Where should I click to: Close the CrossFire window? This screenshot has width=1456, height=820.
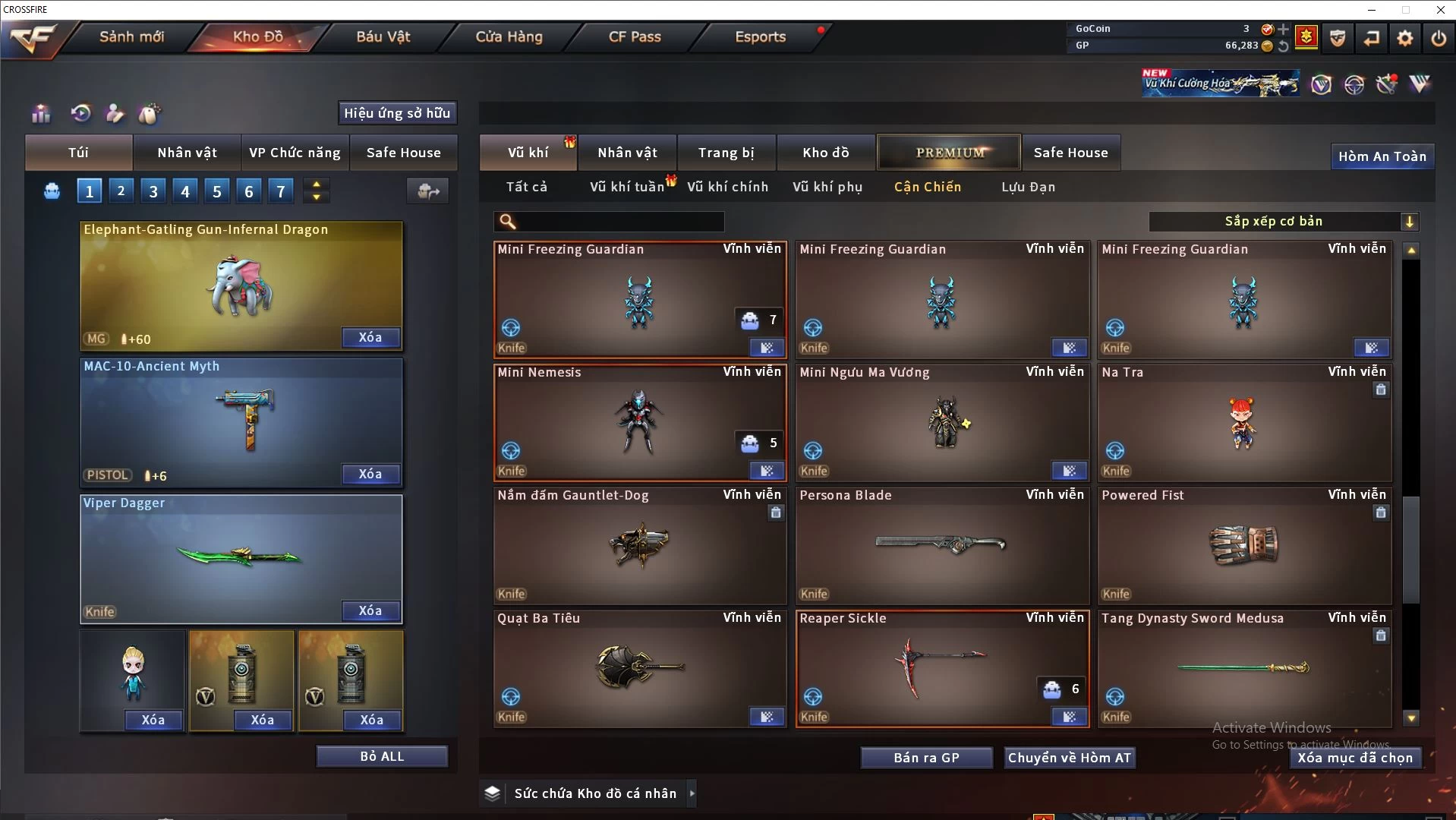click(1440, 10)
